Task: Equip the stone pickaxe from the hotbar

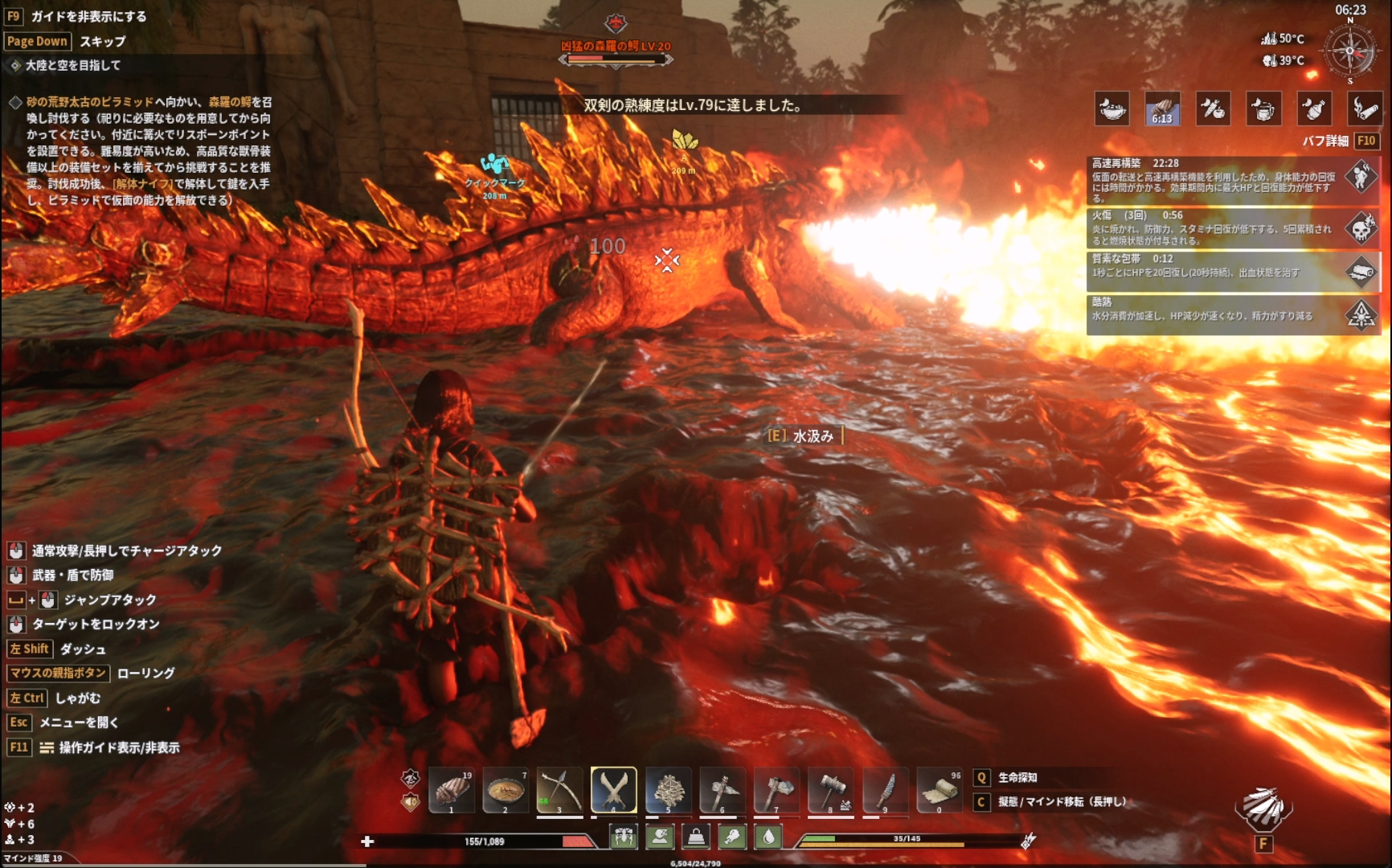Action: pyautogui.click(x=722, y=791)
